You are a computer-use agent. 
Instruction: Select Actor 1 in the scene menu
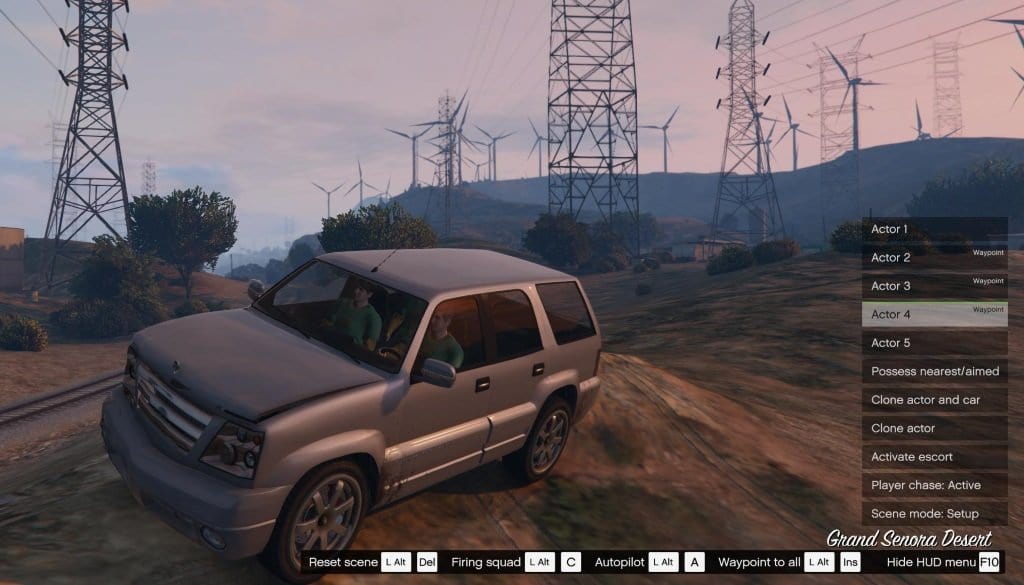pos(934,229)
